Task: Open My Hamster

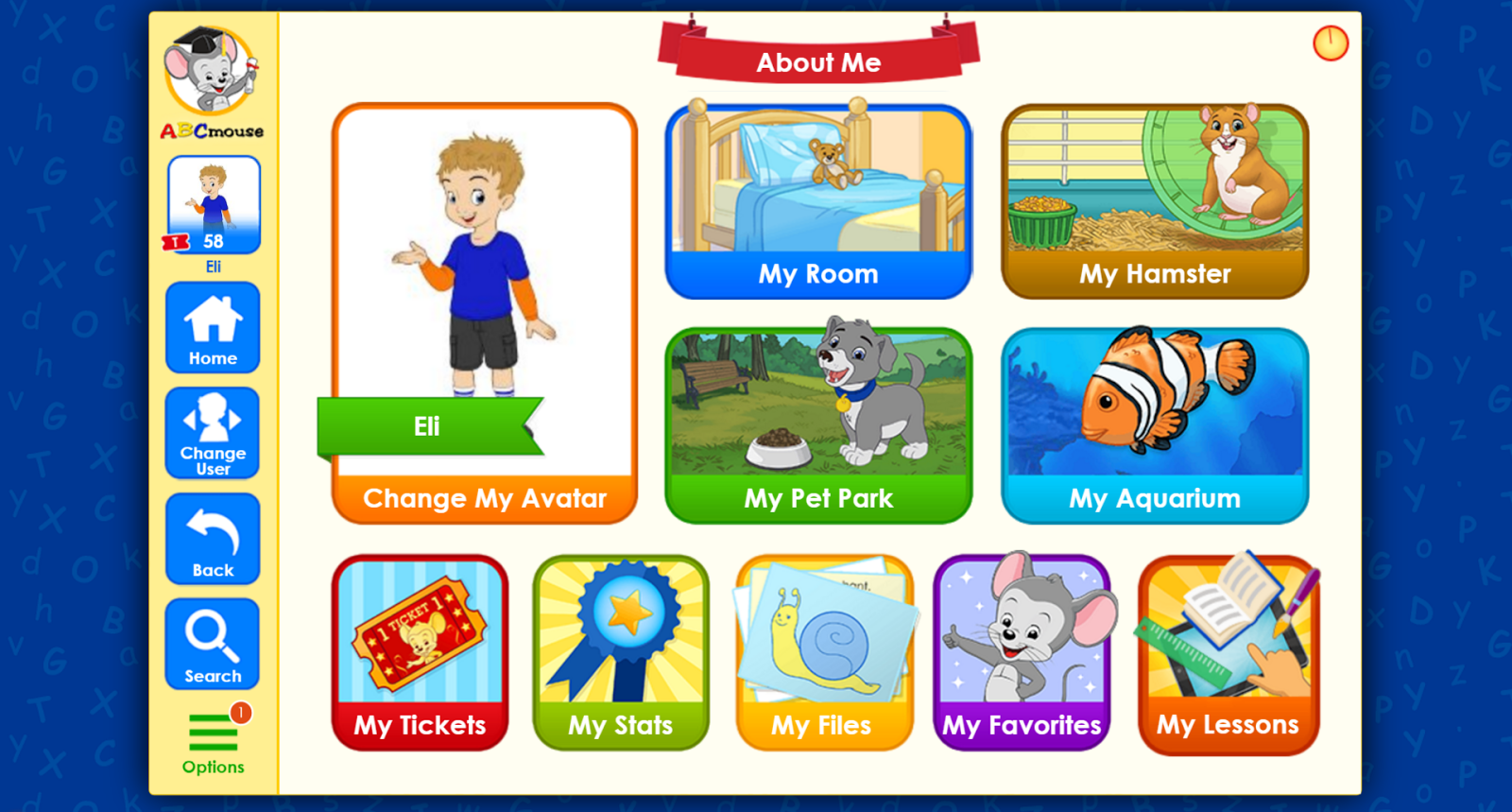Action: point(1155,200)
